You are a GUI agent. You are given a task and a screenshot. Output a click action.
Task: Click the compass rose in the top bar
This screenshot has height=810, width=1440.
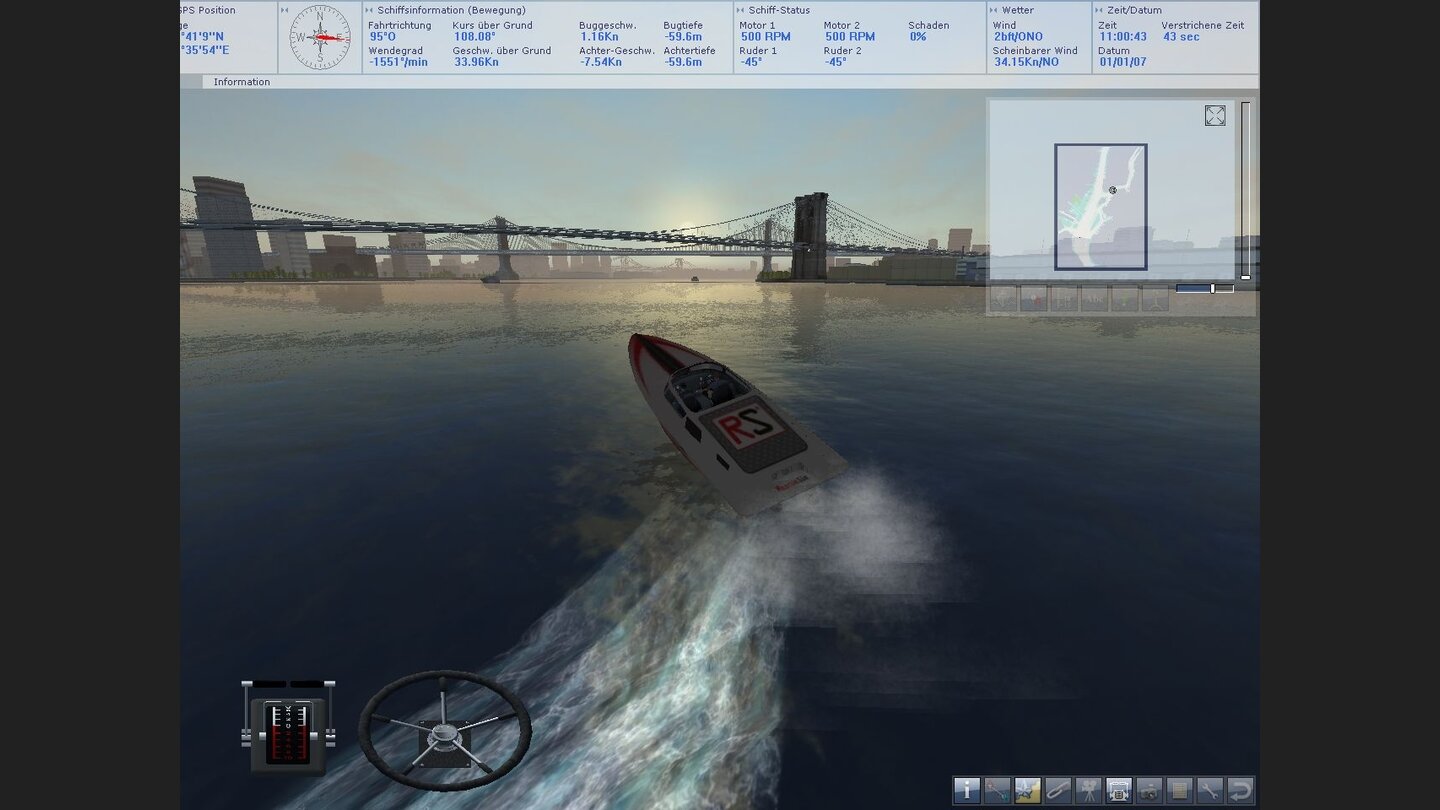click(x=319, y=39)
